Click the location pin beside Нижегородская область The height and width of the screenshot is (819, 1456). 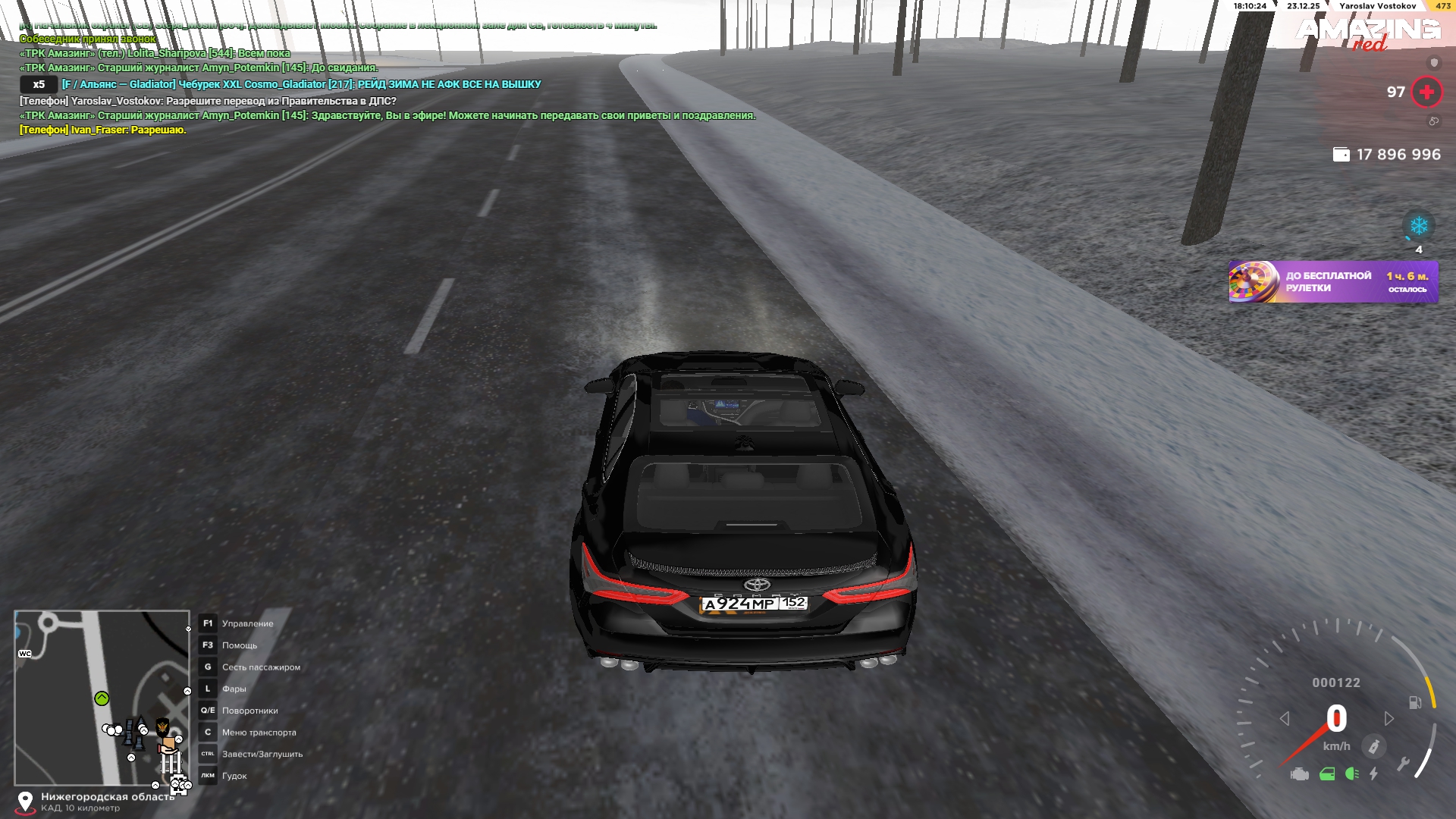[x=25, y=802]
